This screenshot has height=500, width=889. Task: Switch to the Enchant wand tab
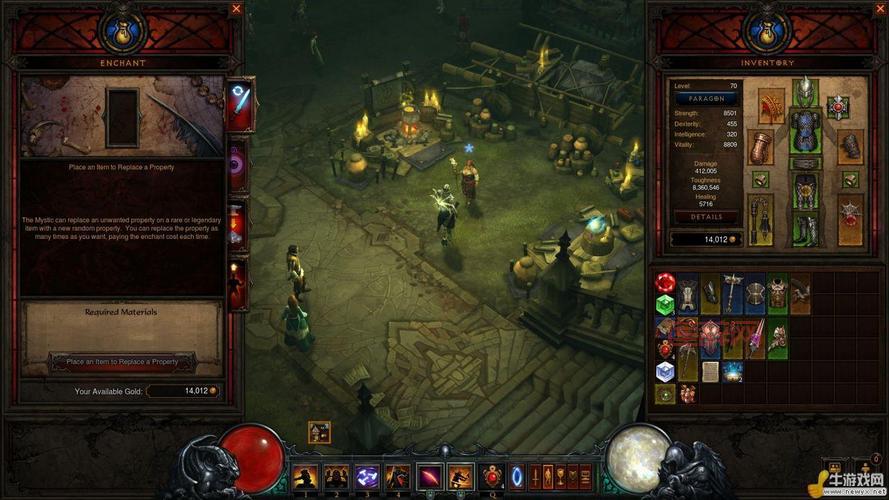point(239,104)
